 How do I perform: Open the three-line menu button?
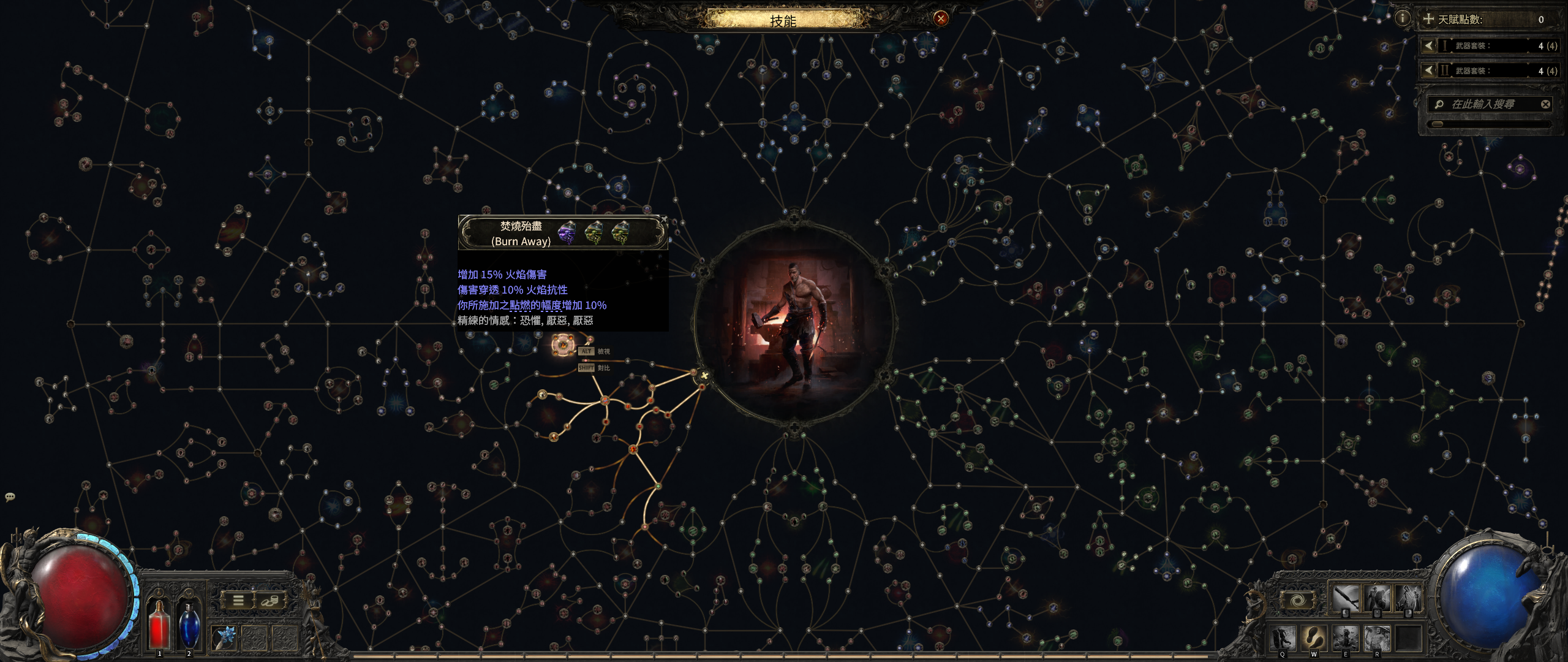tap(238, 601)
